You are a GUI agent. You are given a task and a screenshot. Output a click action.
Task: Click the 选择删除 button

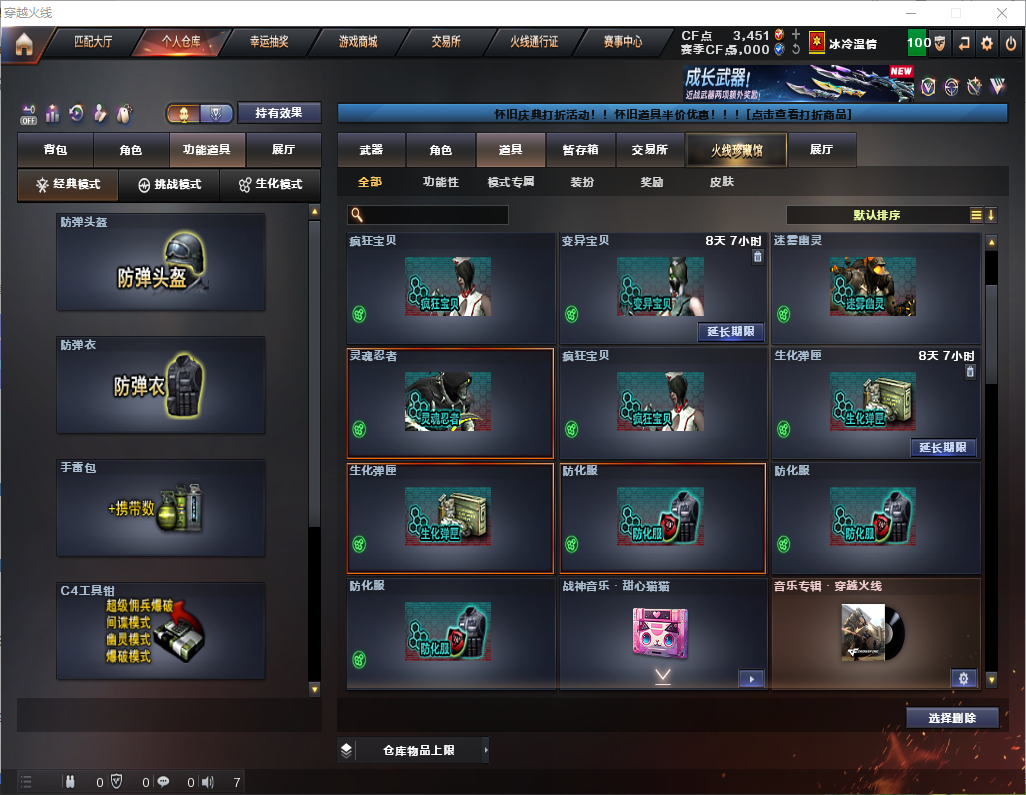click(x=952, y=718)
